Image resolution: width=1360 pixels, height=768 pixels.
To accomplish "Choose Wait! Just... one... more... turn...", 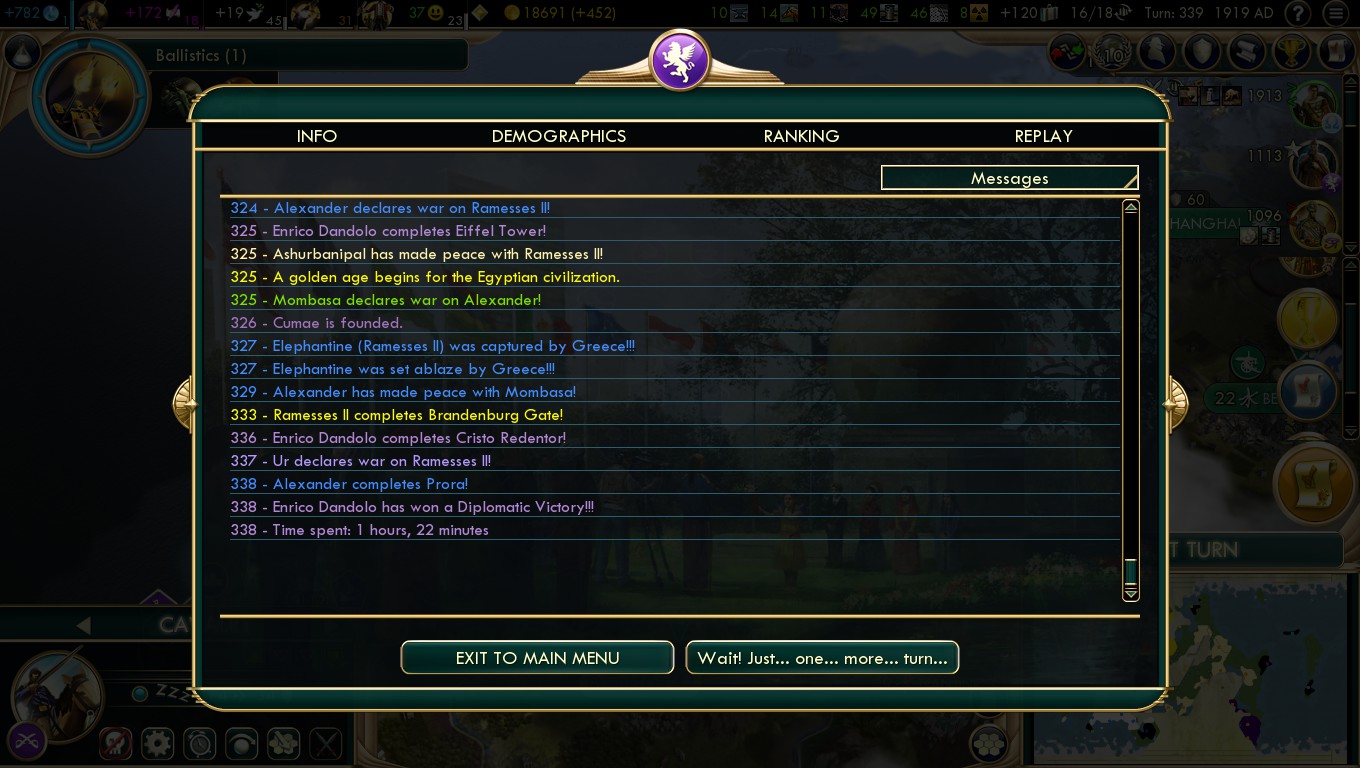I will coord(822,658).
